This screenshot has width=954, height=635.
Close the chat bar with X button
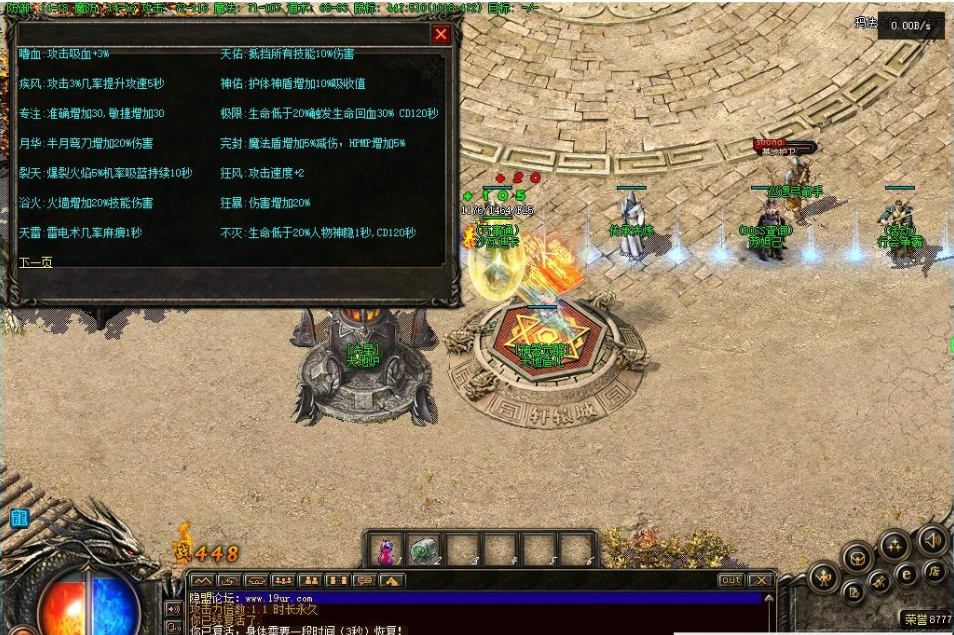click(761, 580)
